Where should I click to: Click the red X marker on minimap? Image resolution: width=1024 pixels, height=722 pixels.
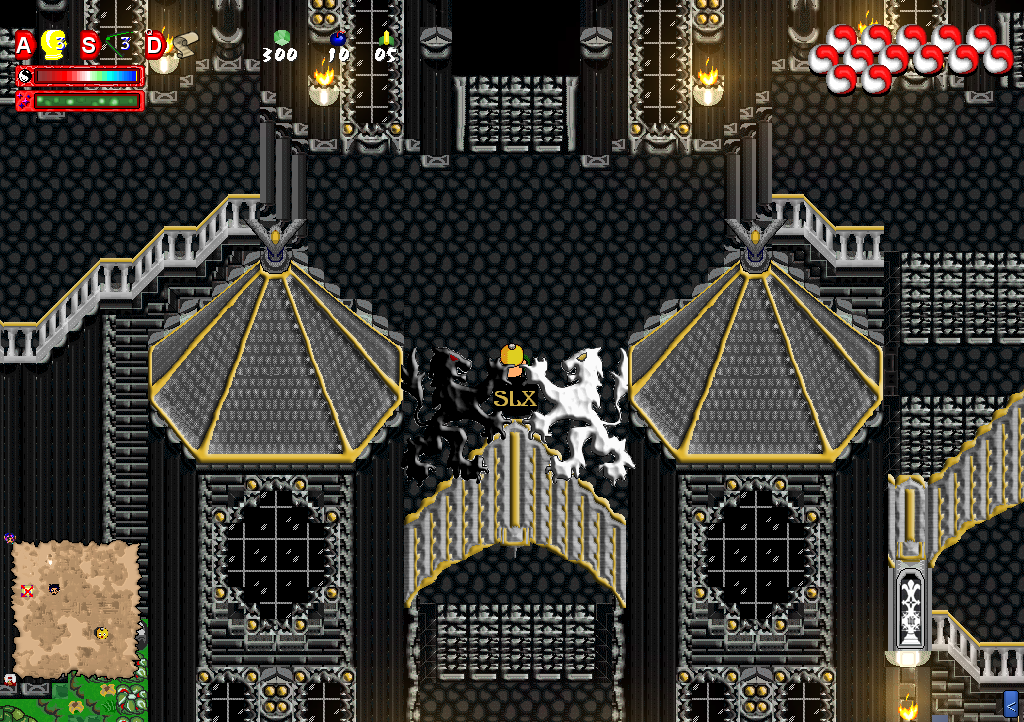click(28, 591)
